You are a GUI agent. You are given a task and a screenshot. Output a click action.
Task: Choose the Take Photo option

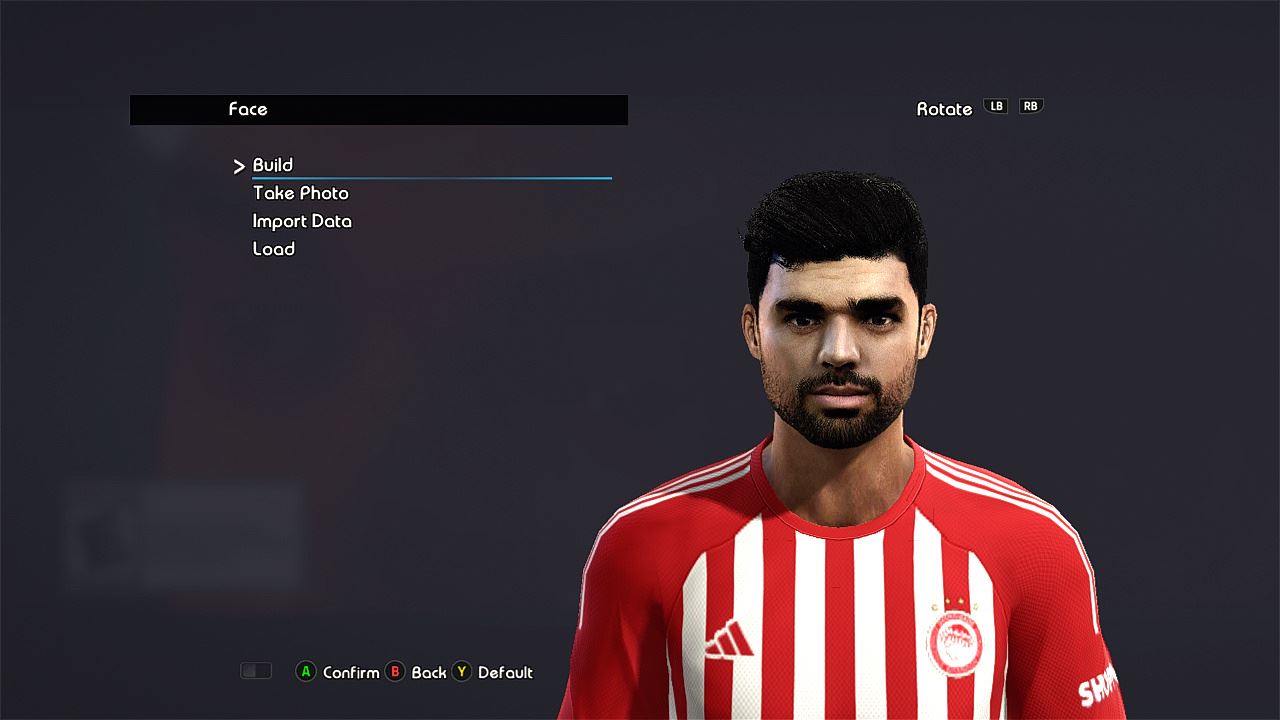point(300,193)
